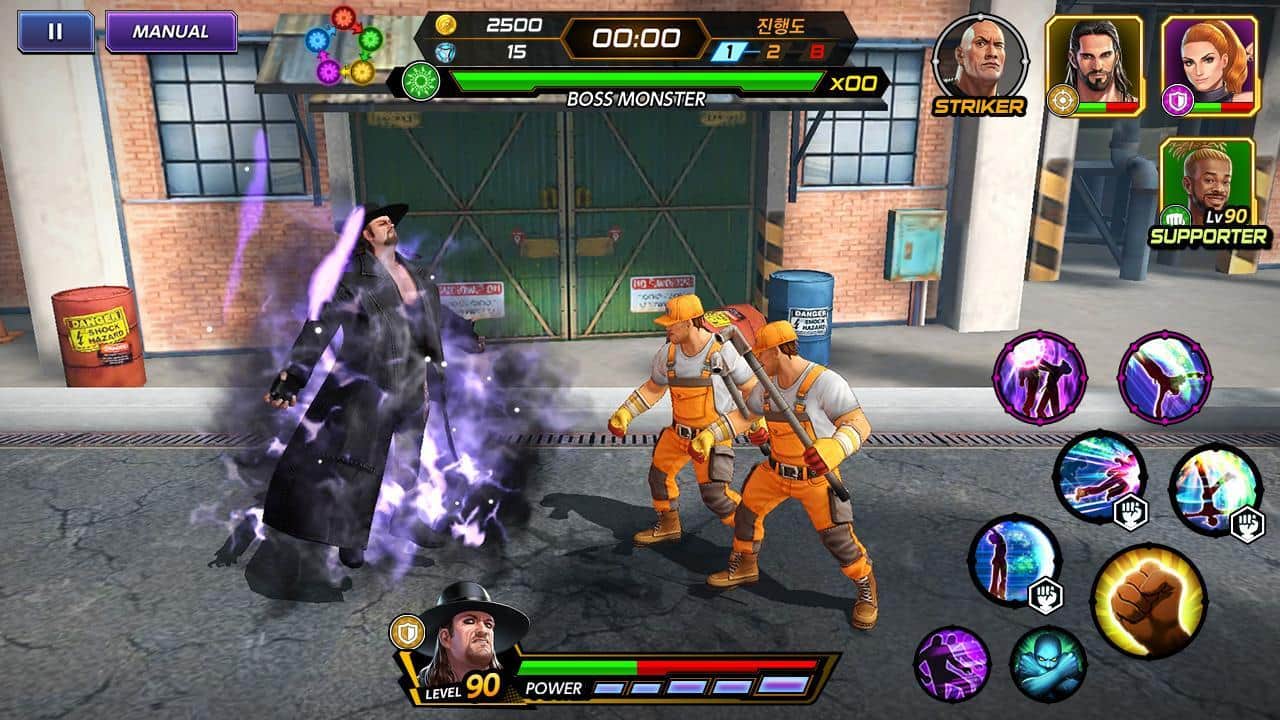The image size is (1280, 720).
Task: Use the purple high-kick skill
Action: tap(1164, 378)
